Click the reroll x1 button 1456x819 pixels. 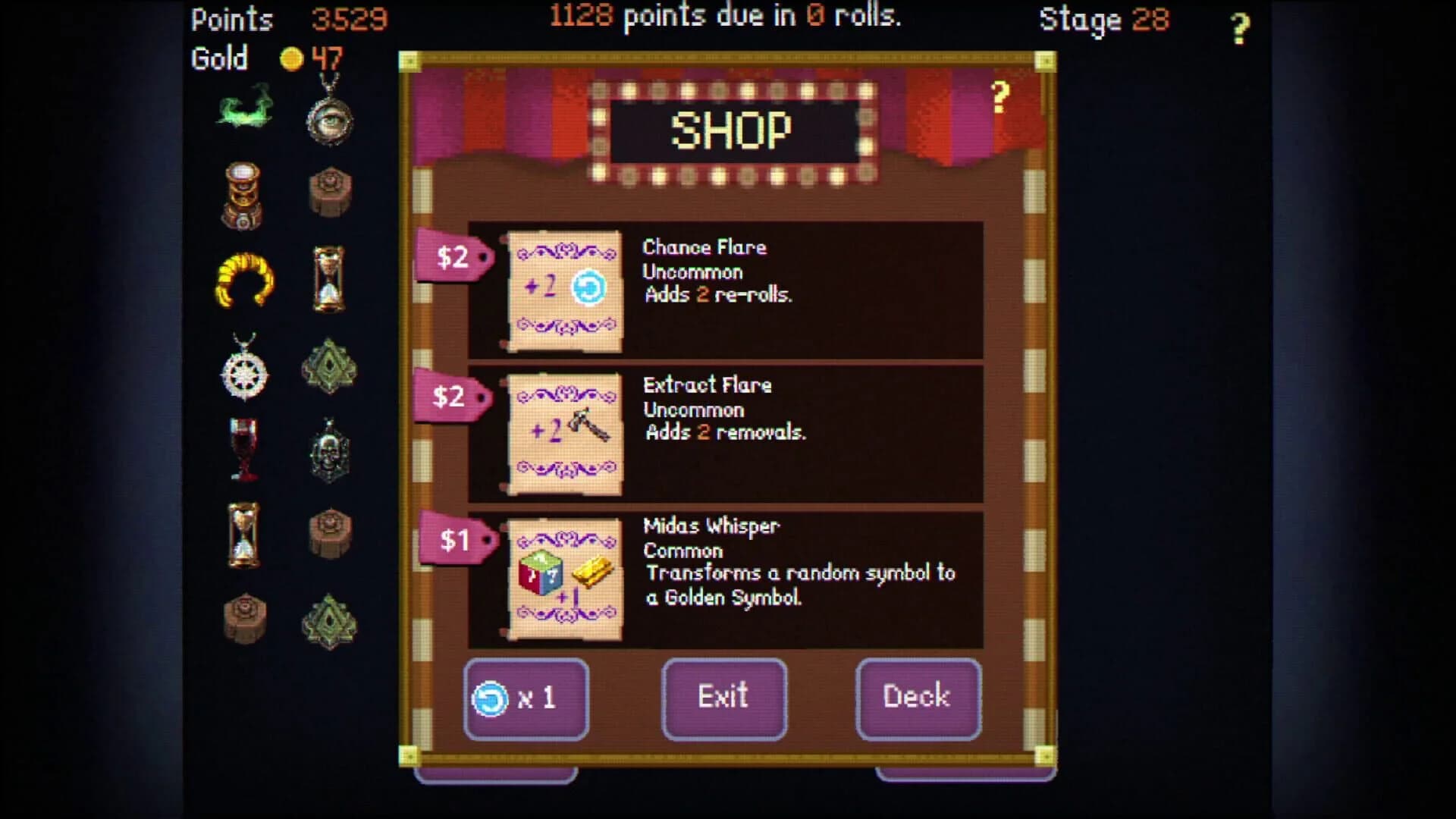tap(526, 698)
